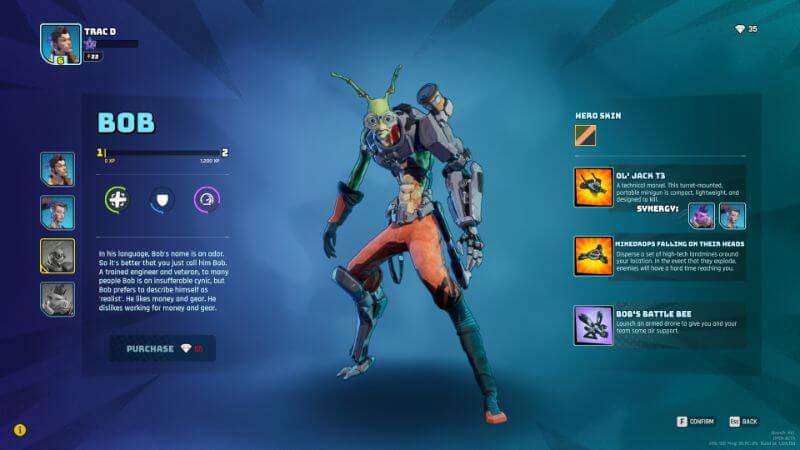Click the diamond currency counter
This screenshot has width=800, height=450.
pyautogui.click(x=746, y=29)
